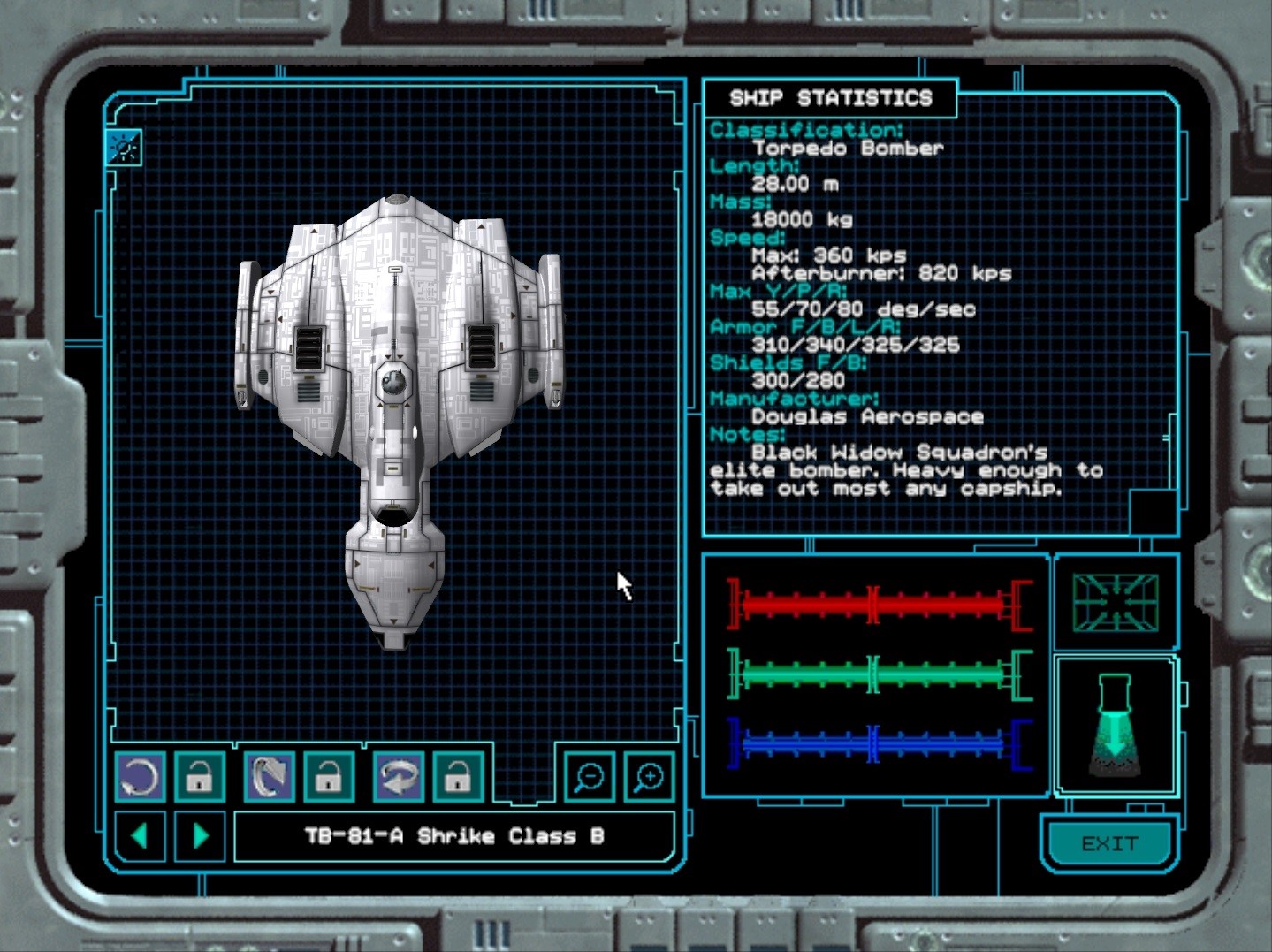Activate the horizontal loop-arrow rotation button

pyautogui.click(x=399, y=778)
